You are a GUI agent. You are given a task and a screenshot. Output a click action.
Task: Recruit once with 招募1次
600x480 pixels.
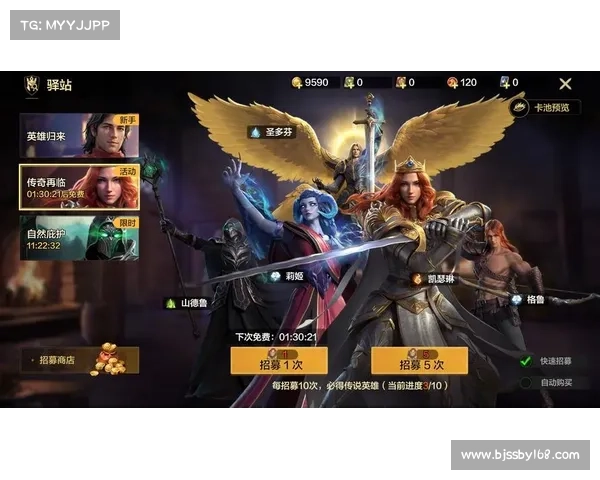[x=279, y=361]
